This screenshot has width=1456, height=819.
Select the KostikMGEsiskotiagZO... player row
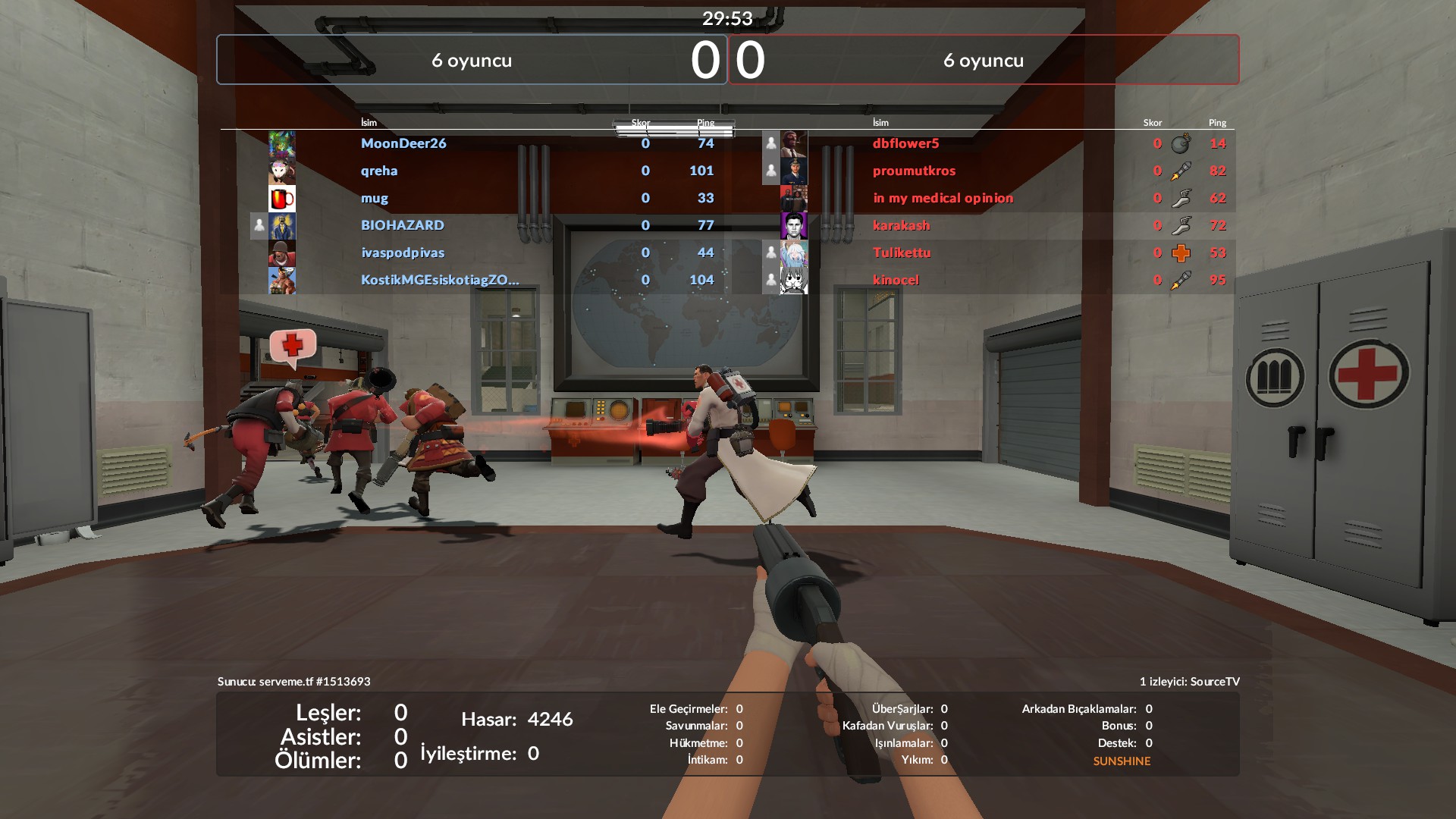coord(440,280)
